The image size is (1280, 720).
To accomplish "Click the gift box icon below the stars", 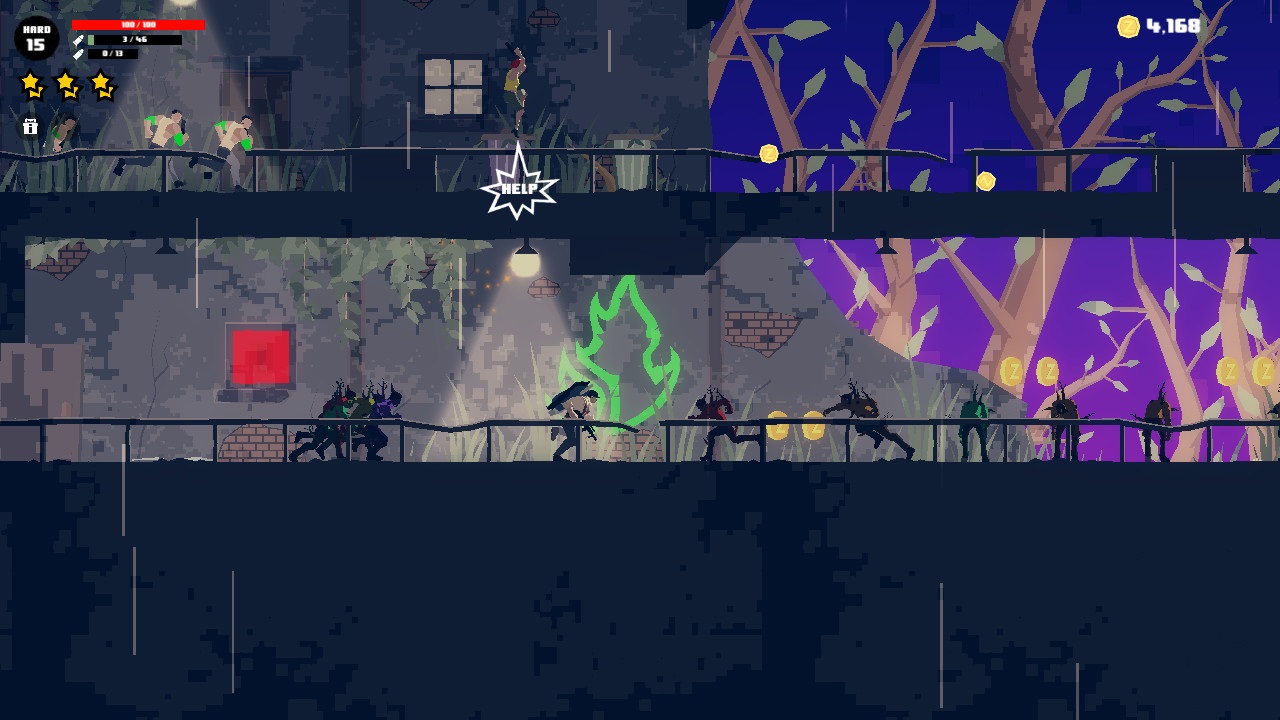I will click(31, 126).
